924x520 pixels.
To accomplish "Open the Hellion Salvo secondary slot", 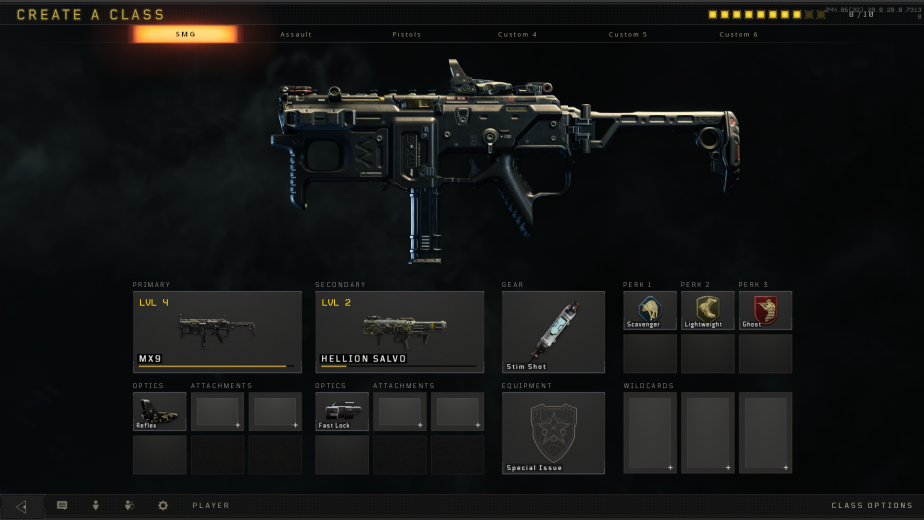I will (399, 331).
